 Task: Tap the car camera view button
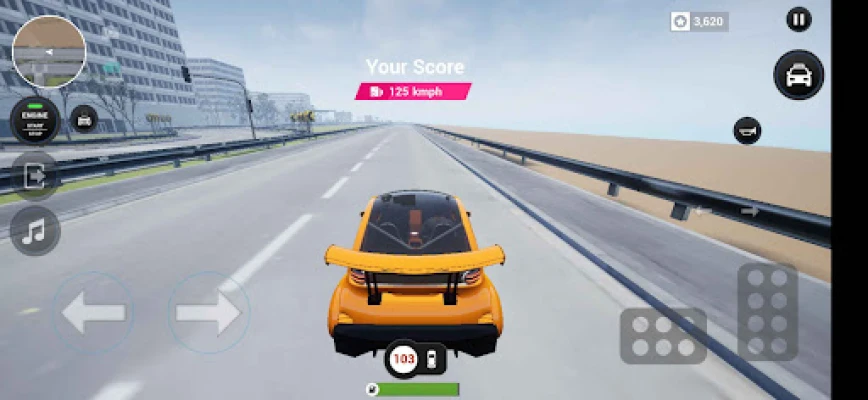[x=798, y=75]
